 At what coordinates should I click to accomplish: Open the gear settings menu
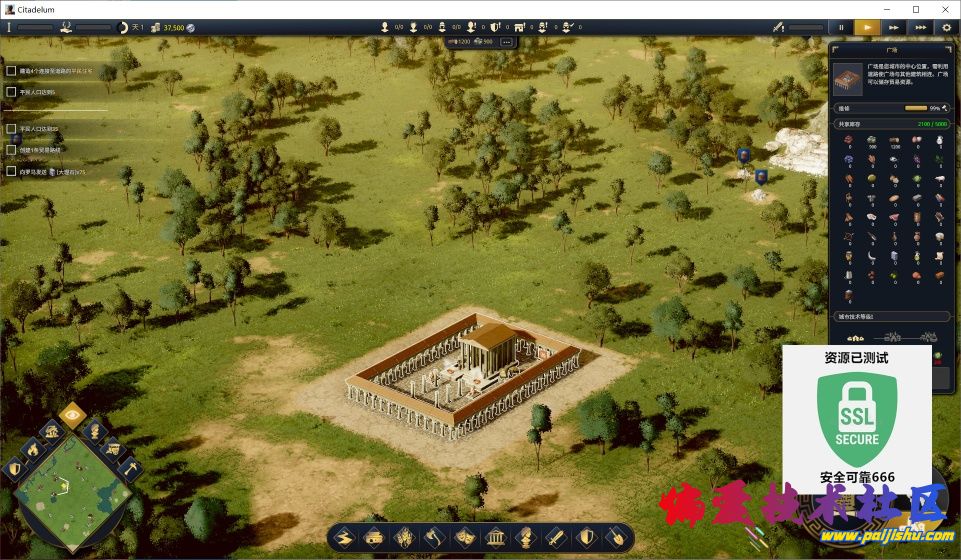(x=946, y=28)
